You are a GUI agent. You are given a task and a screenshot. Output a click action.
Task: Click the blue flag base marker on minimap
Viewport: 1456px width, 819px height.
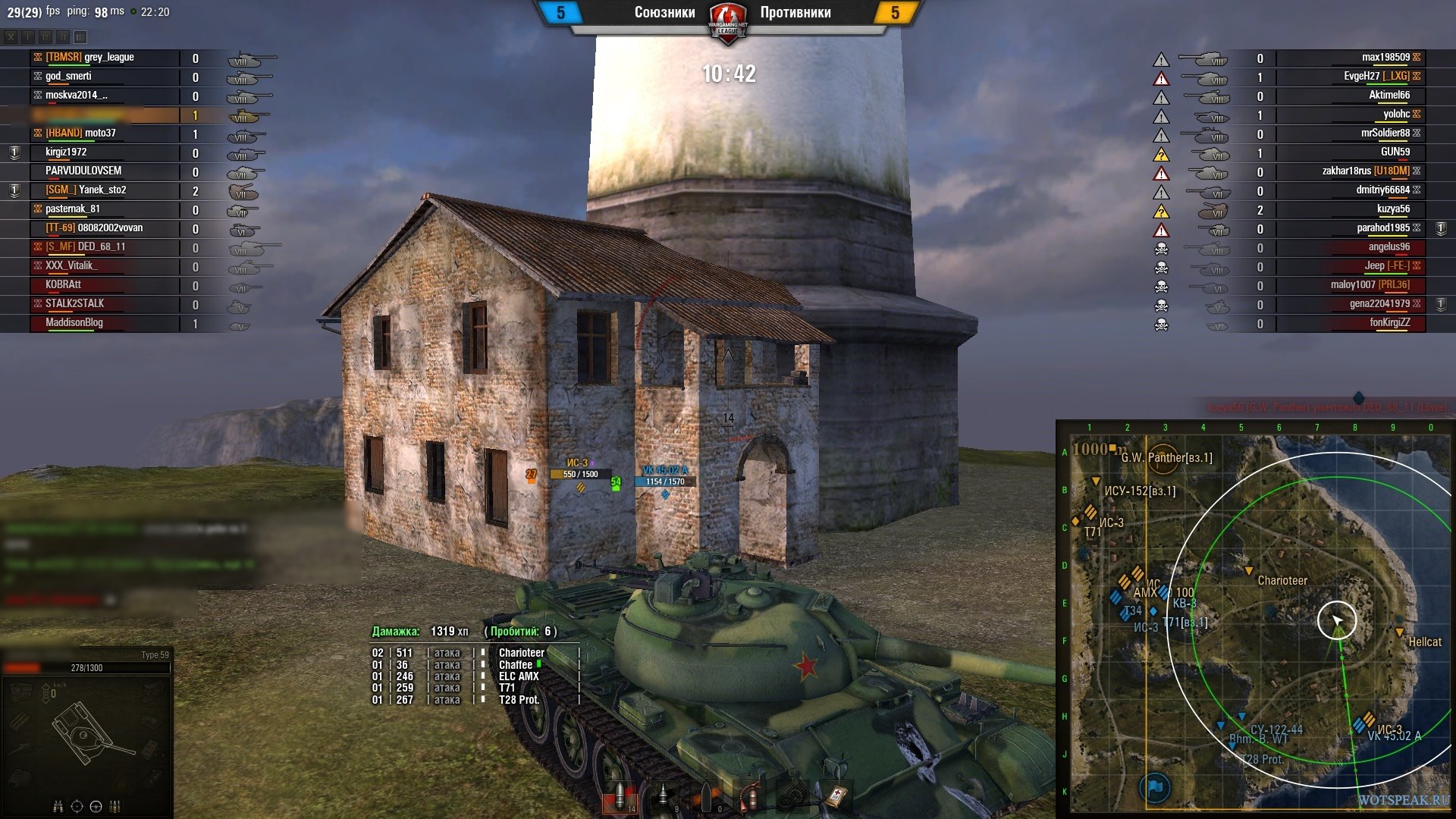click(1155, 787)
